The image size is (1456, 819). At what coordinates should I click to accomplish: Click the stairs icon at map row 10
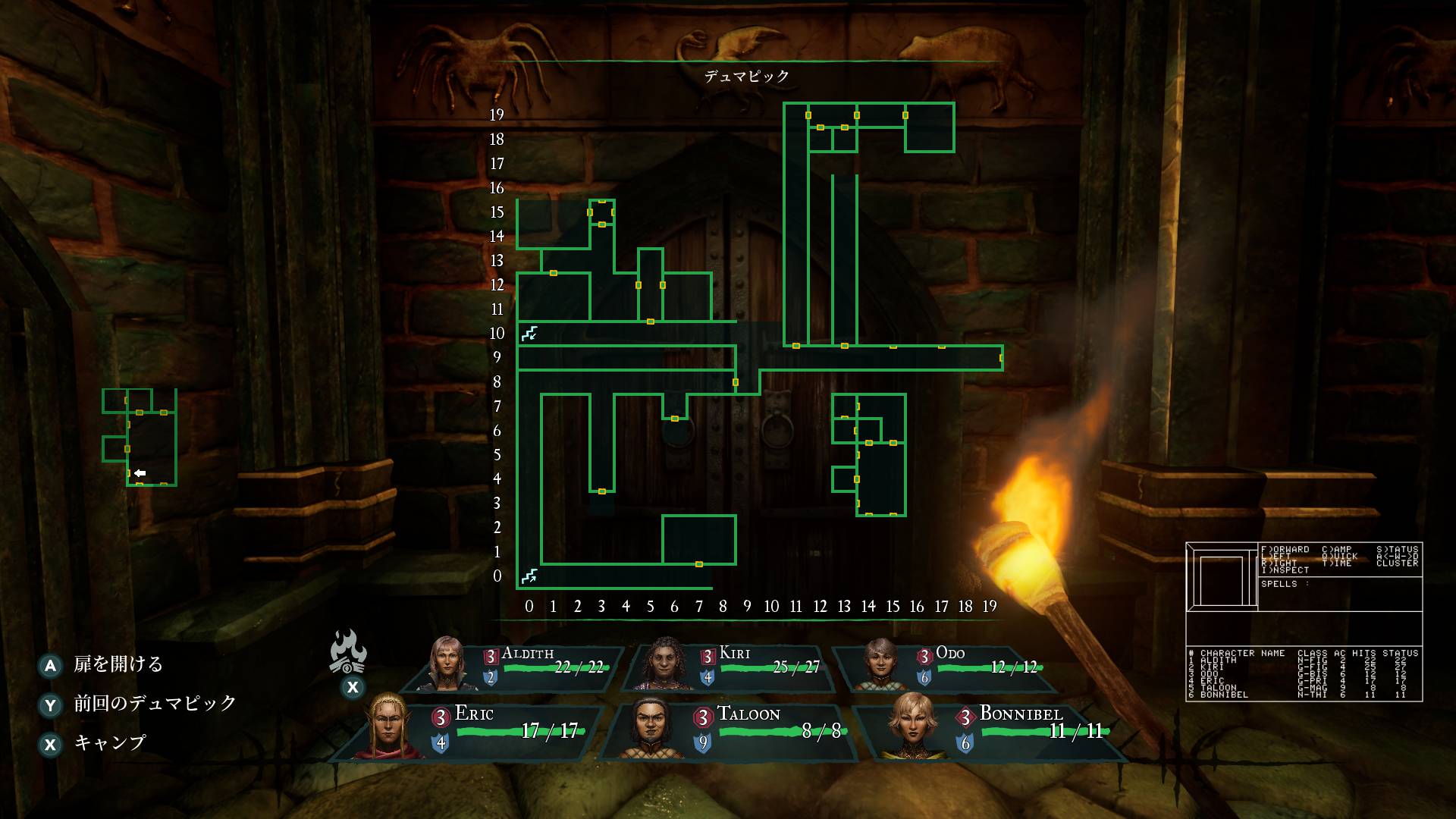pos(529,333)
